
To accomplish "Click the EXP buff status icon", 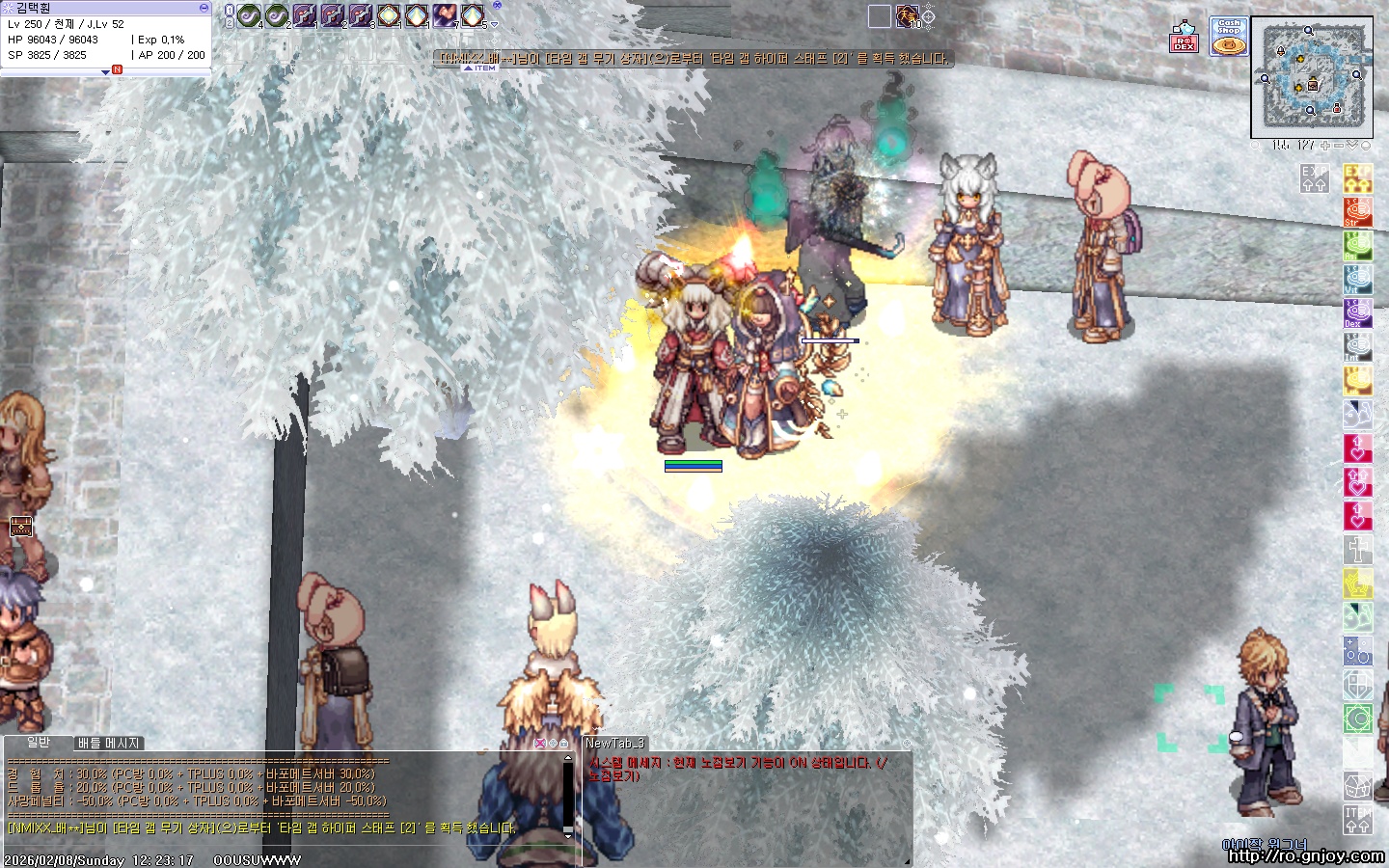I will click(1357, 177).
